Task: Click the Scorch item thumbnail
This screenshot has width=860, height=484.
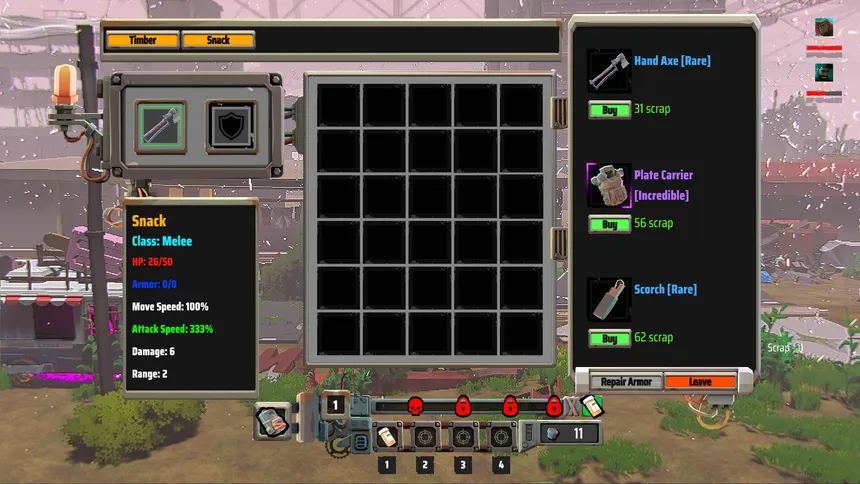Action: pyautogui.click(x=609, y=300)
